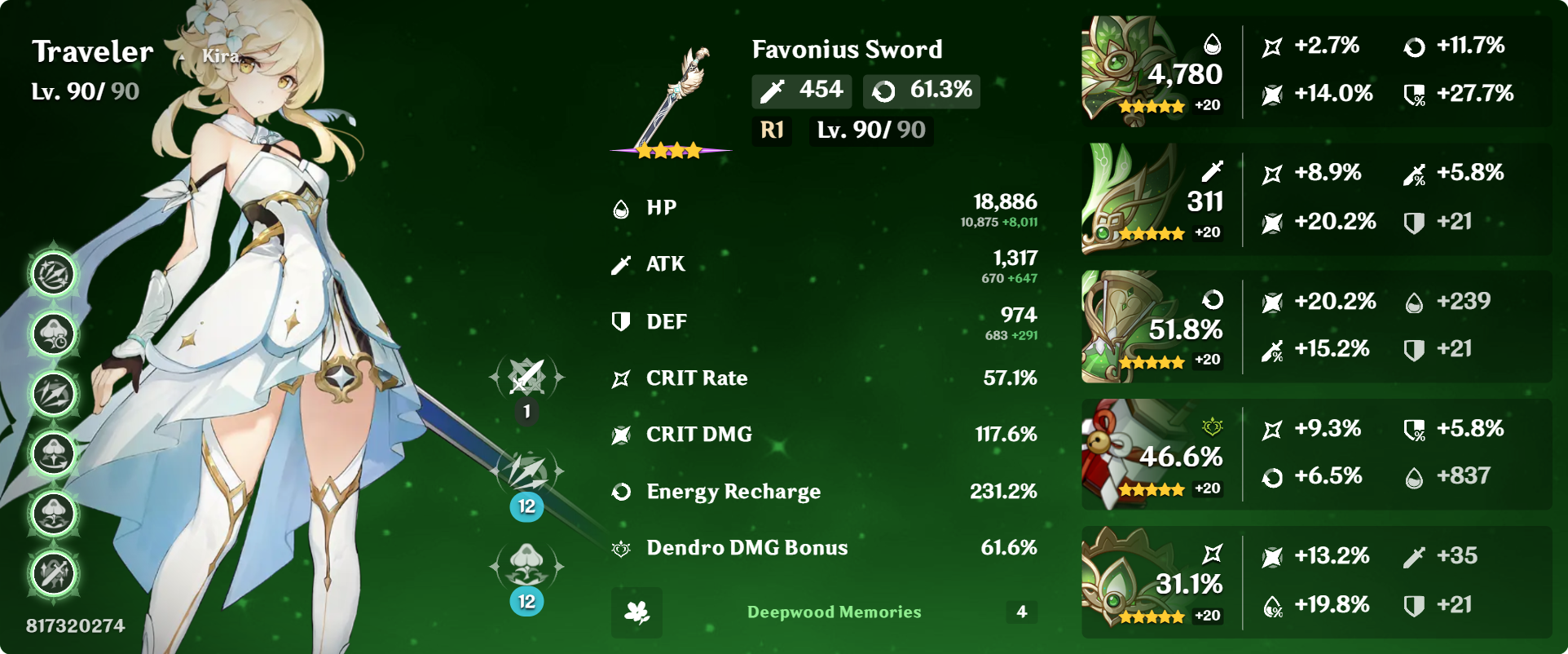Click the CRIT Rate stat icon
This screenshot has height=654, width=1568.
coord(621,378)
